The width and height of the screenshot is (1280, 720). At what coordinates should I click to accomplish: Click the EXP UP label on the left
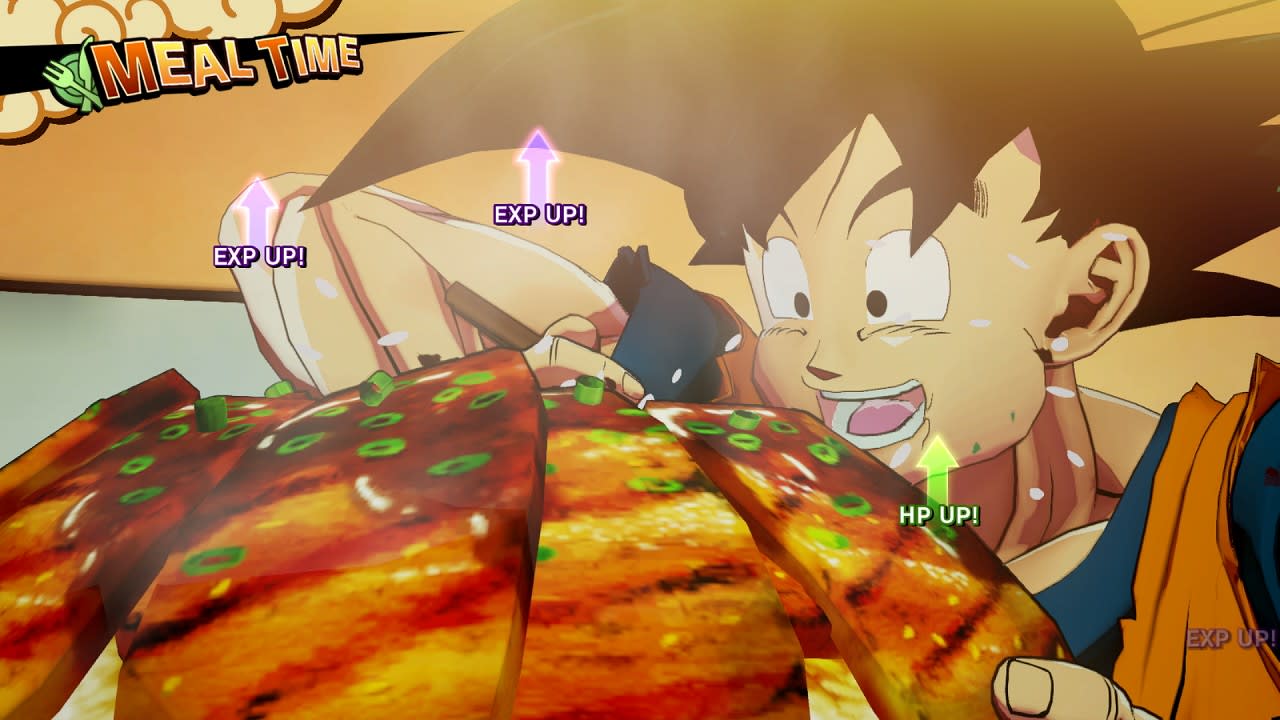(260, 255)
